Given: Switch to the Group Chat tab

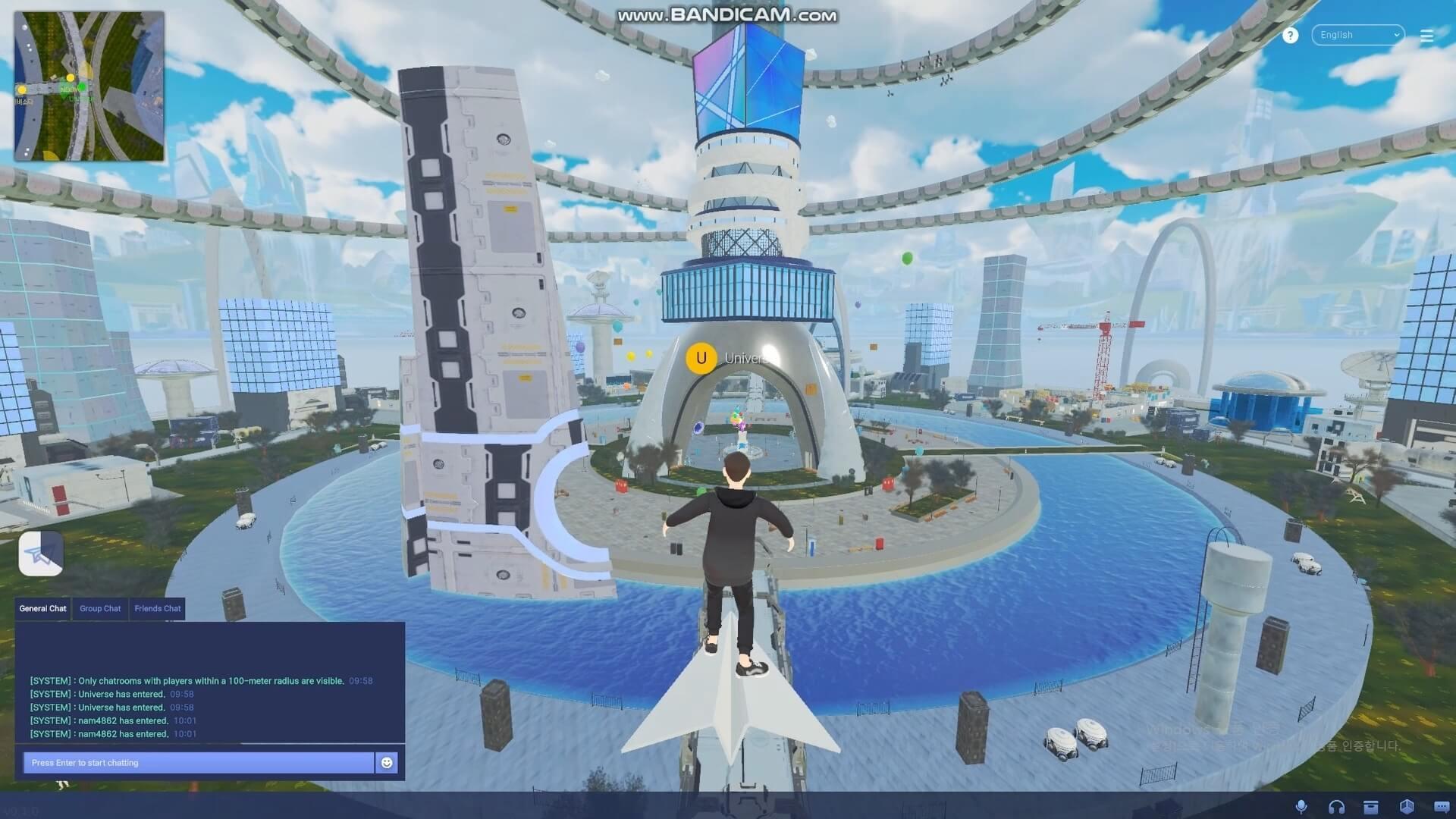Looking at the screenshot, I should click(x=100, y=608).
